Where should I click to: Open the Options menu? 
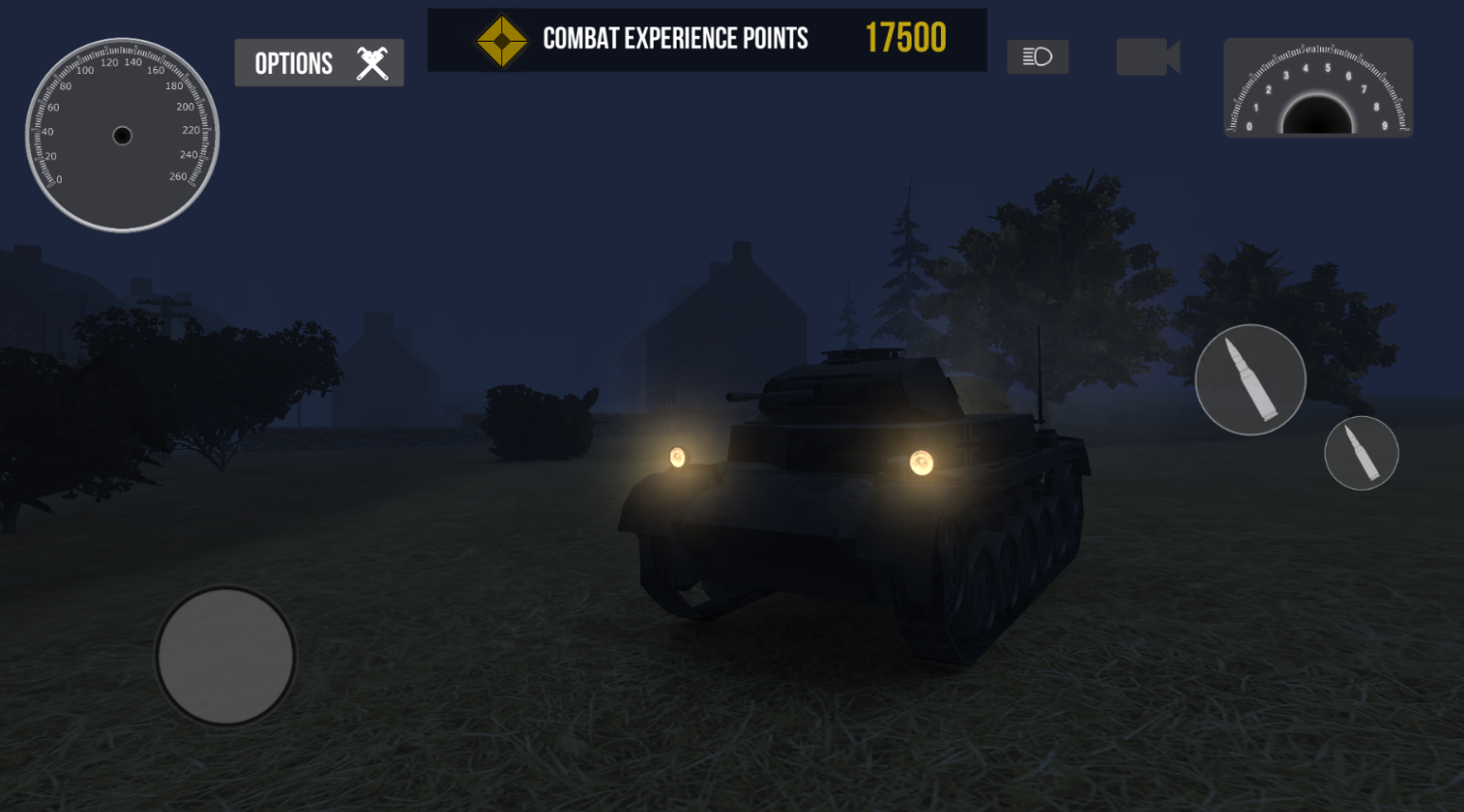pyautogui.click(x=318, y=63)
